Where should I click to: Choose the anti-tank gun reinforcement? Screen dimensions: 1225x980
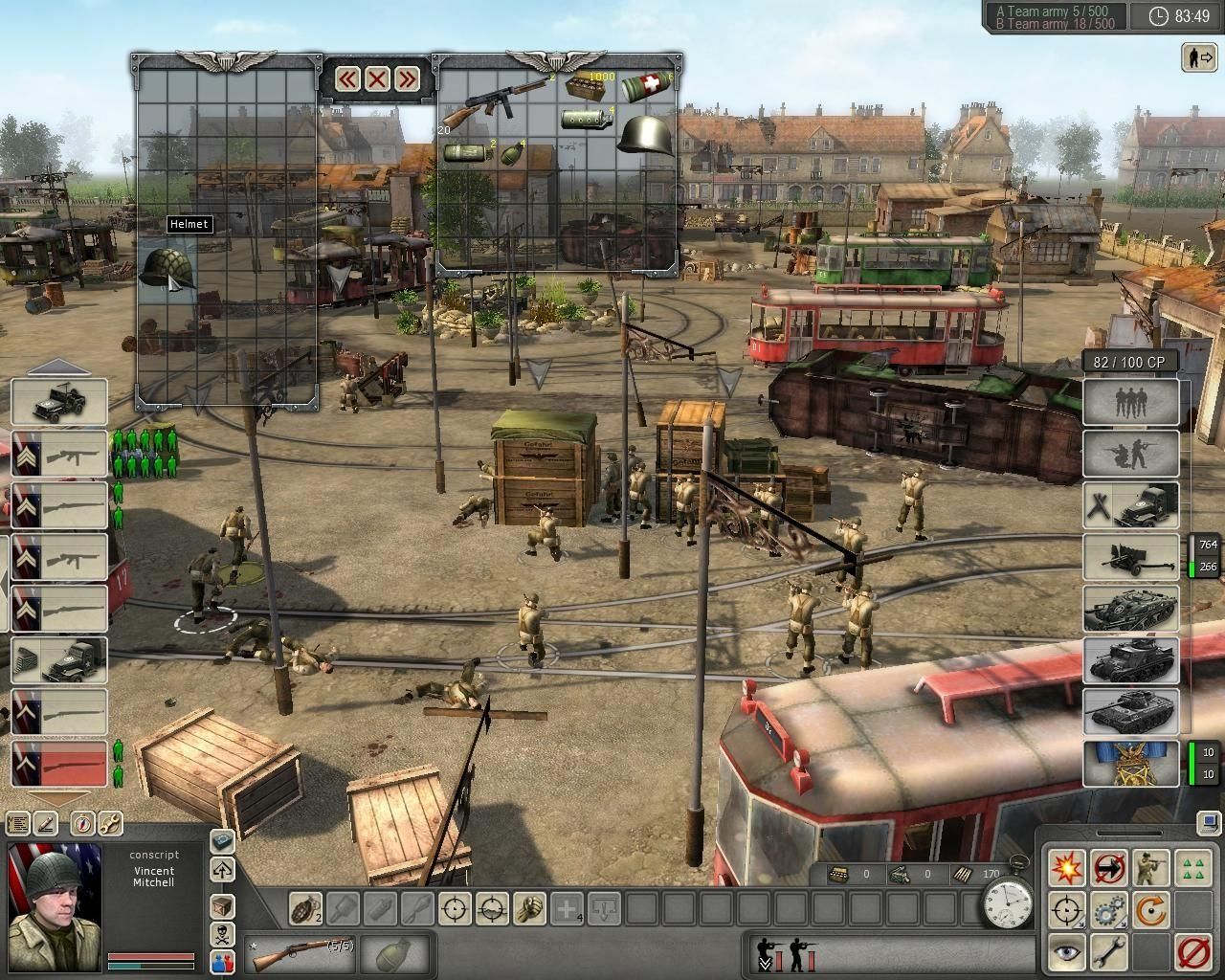click(x=1131, y=557)
